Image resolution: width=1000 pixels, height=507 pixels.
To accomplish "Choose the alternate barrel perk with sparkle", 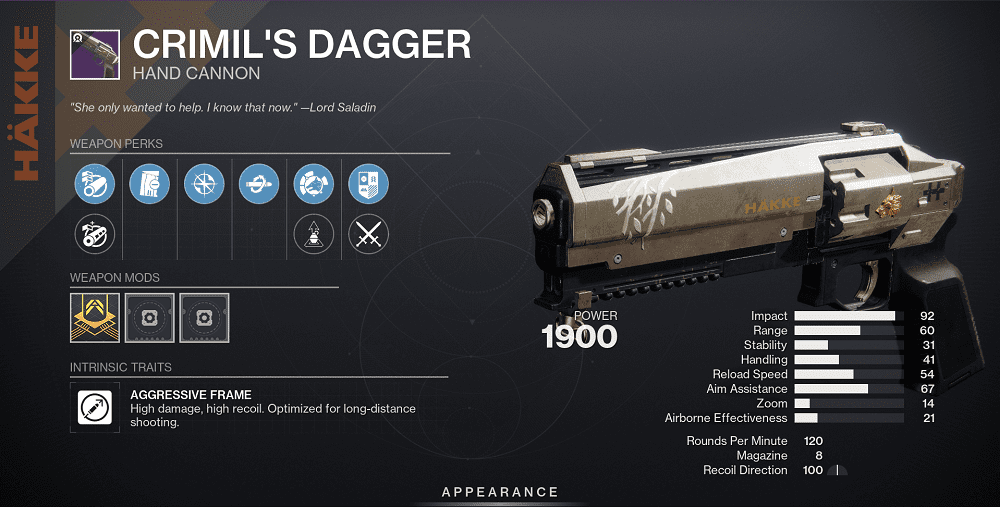I will pyautogui.click(x=95, y=236).
